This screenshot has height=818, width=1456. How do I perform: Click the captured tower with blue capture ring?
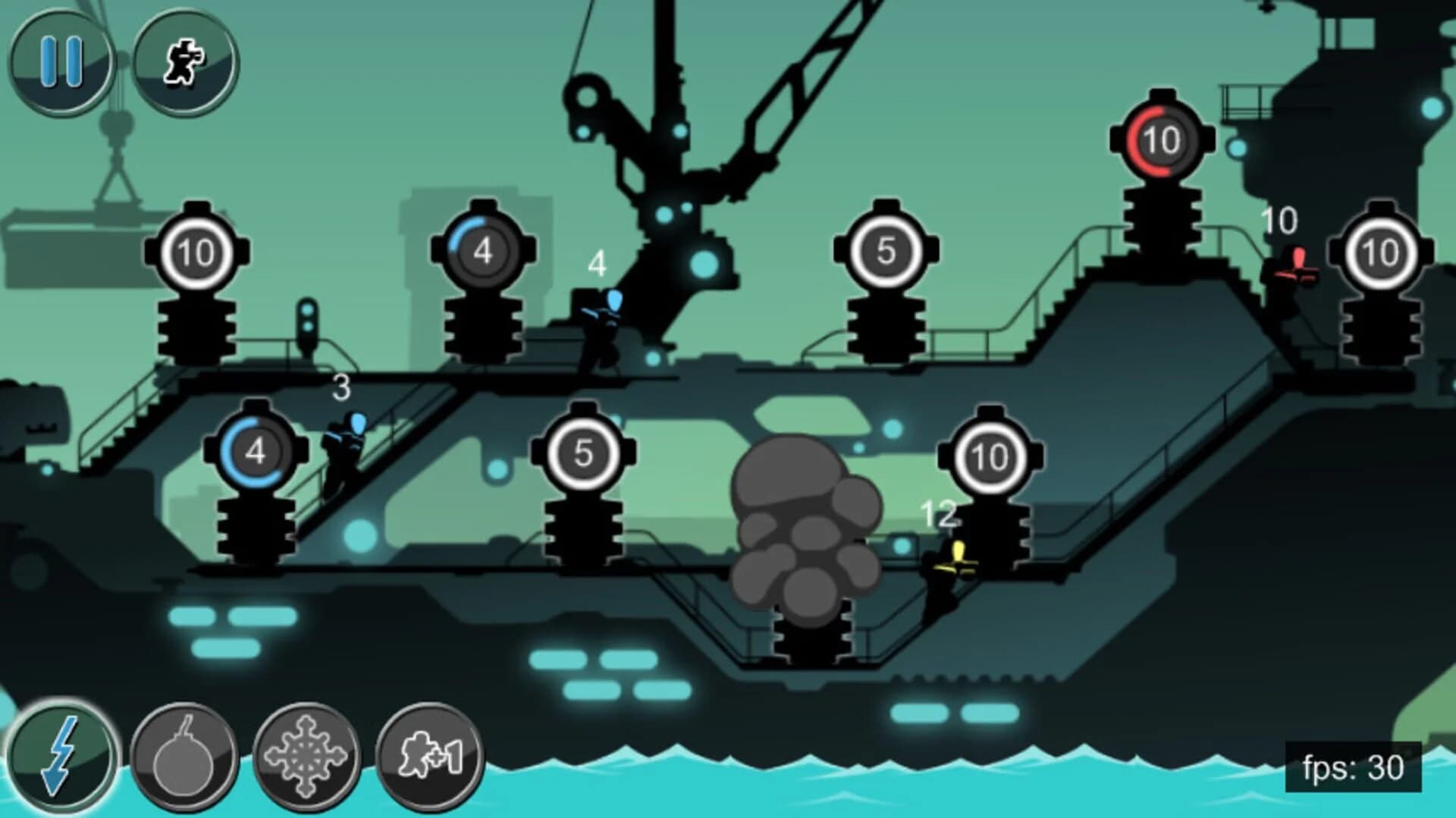pos(255,452)
